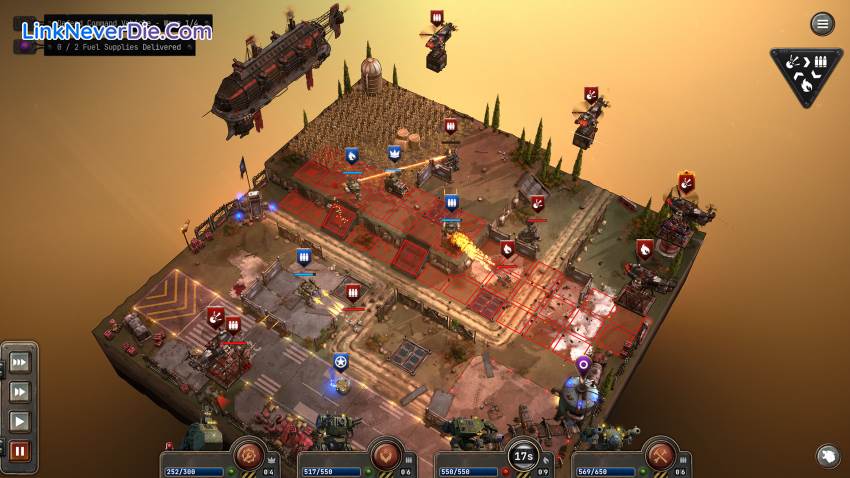This screenshot has width=850, height=478.
Task: Click the LinkNeverDie.Com watermark link
Action: (115, 30)
